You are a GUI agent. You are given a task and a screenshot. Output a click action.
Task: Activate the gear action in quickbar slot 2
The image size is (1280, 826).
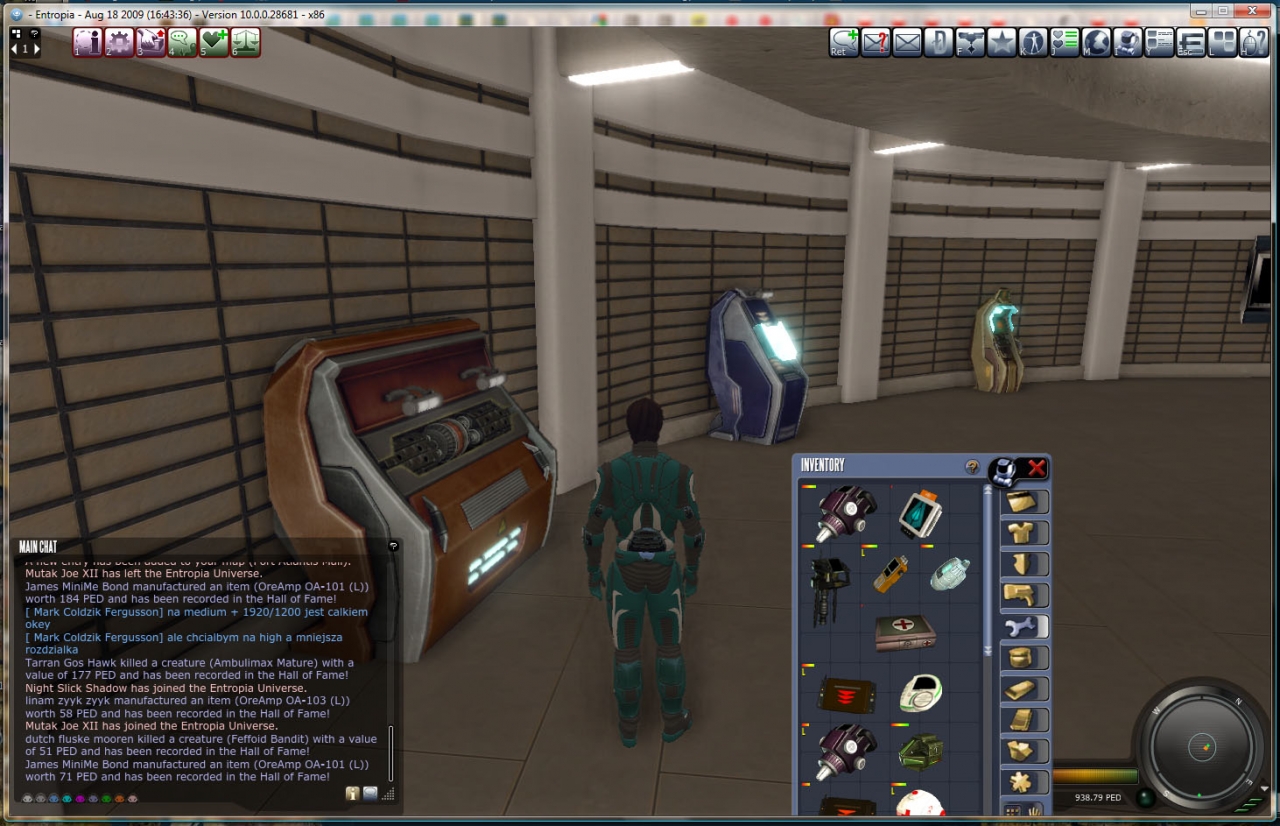(119, 43)
